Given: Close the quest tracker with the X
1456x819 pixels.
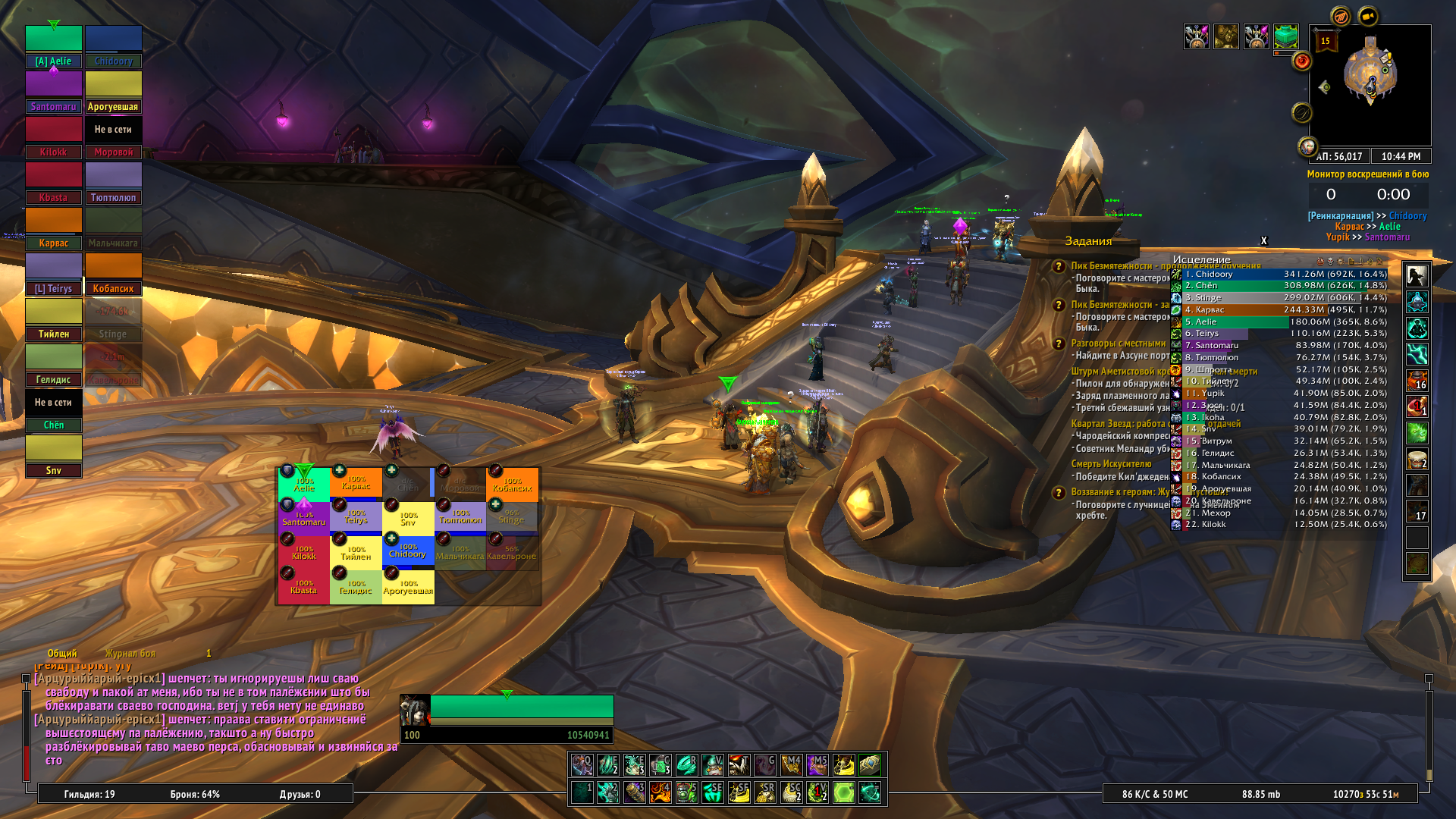Looking at the screenshot, I should (x=1263, y=241).
